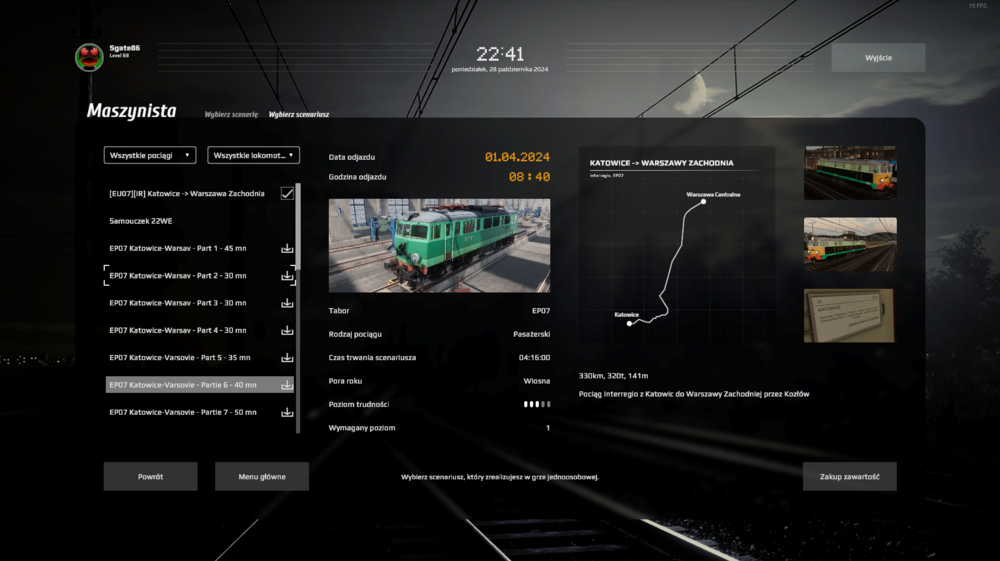Select EP07 Katowice-Varsovie Part 5 scenario

(180, 357)
